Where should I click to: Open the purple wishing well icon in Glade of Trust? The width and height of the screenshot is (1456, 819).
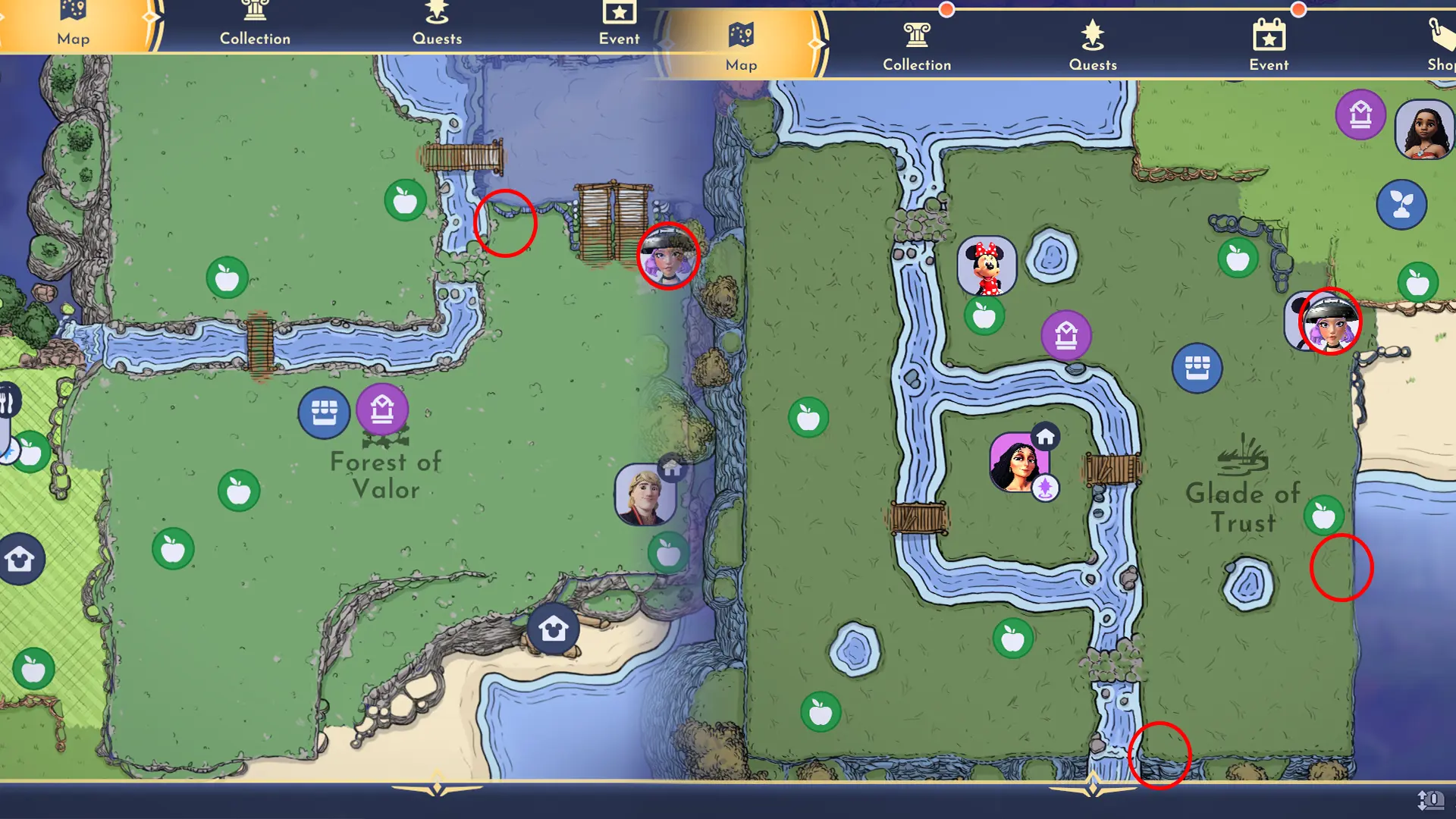(x=1065, y=334)
